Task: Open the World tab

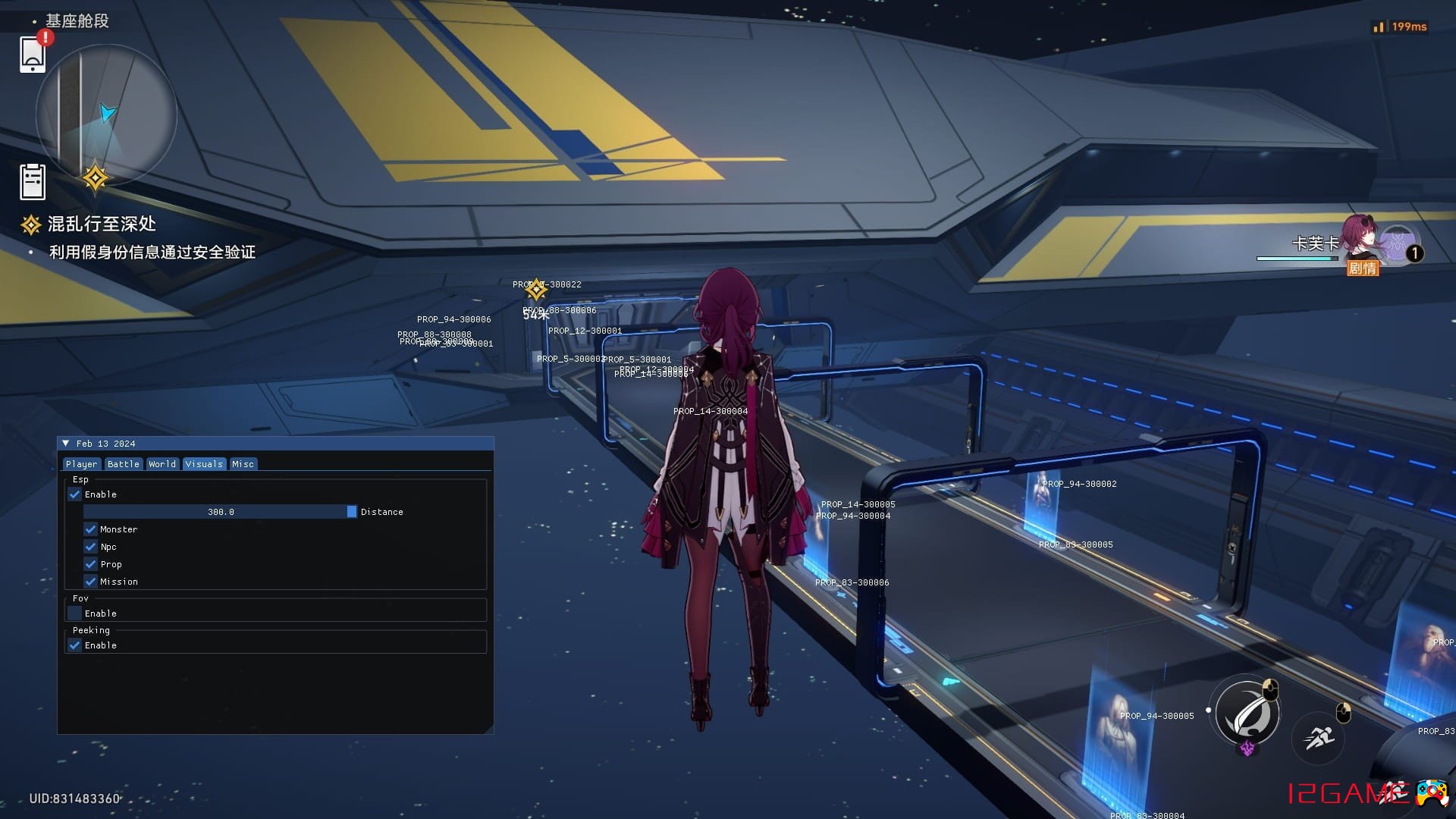Action: point(162,464)
